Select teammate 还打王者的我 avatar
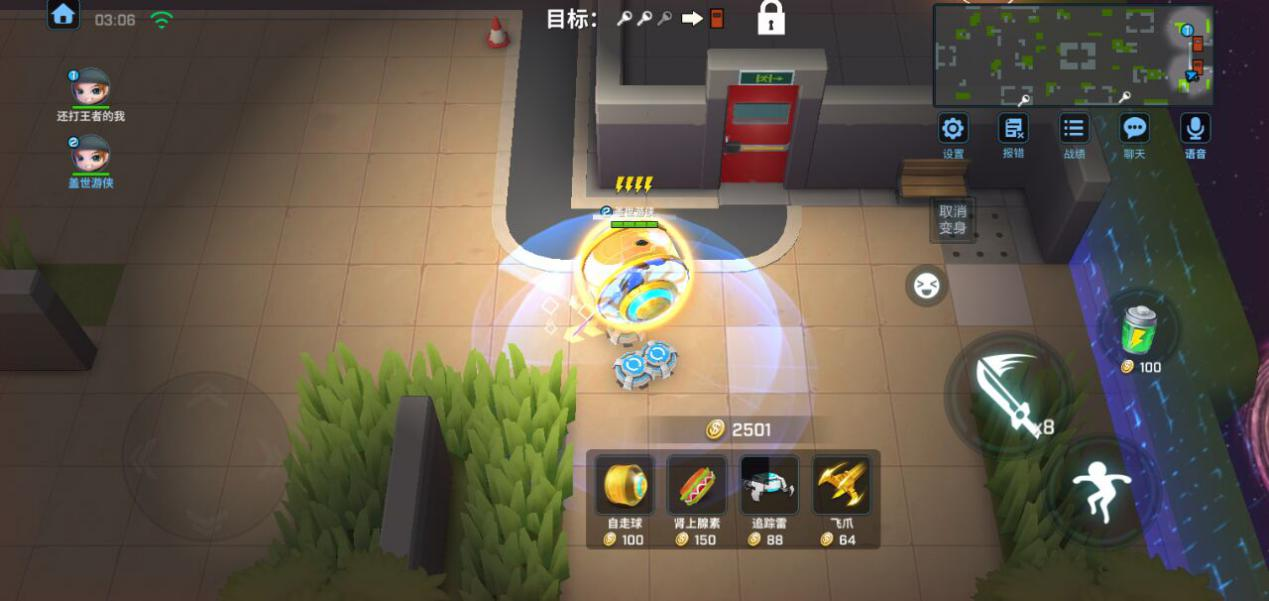The image size is (1269, 601). click(x=91, y=88)
